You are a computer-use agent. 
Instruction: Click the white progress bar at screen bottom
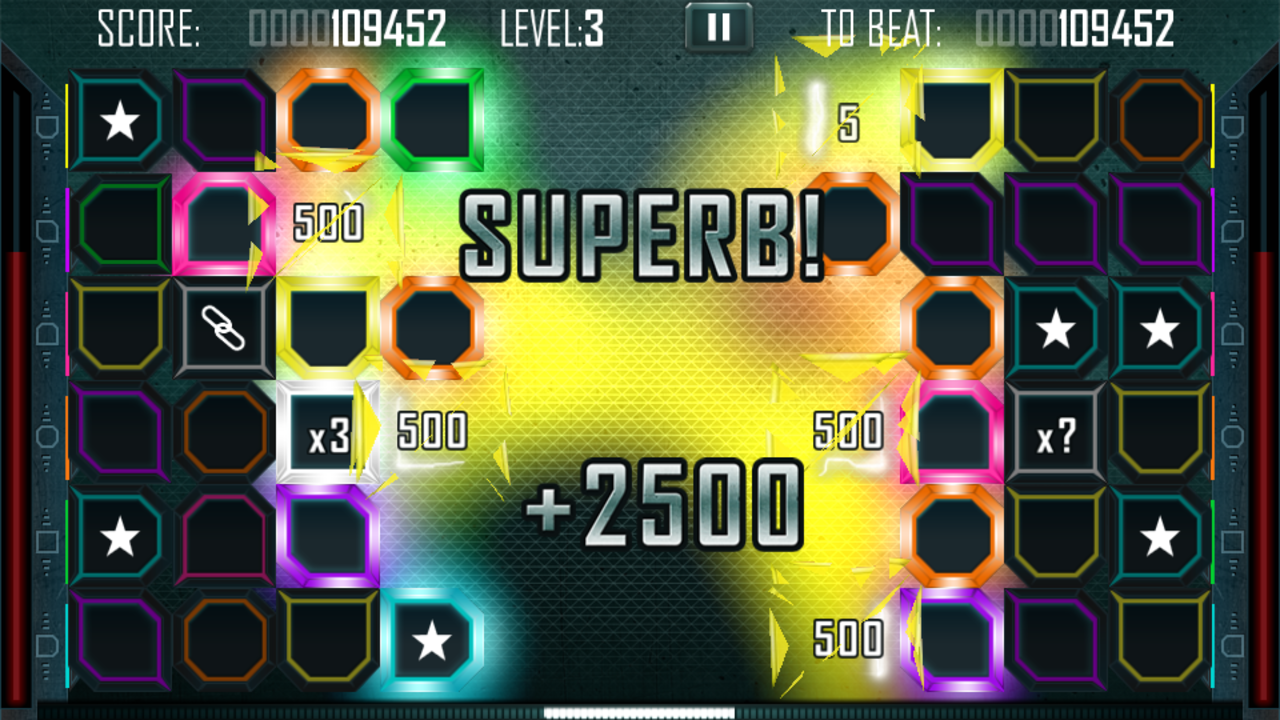tap(638, 712)
